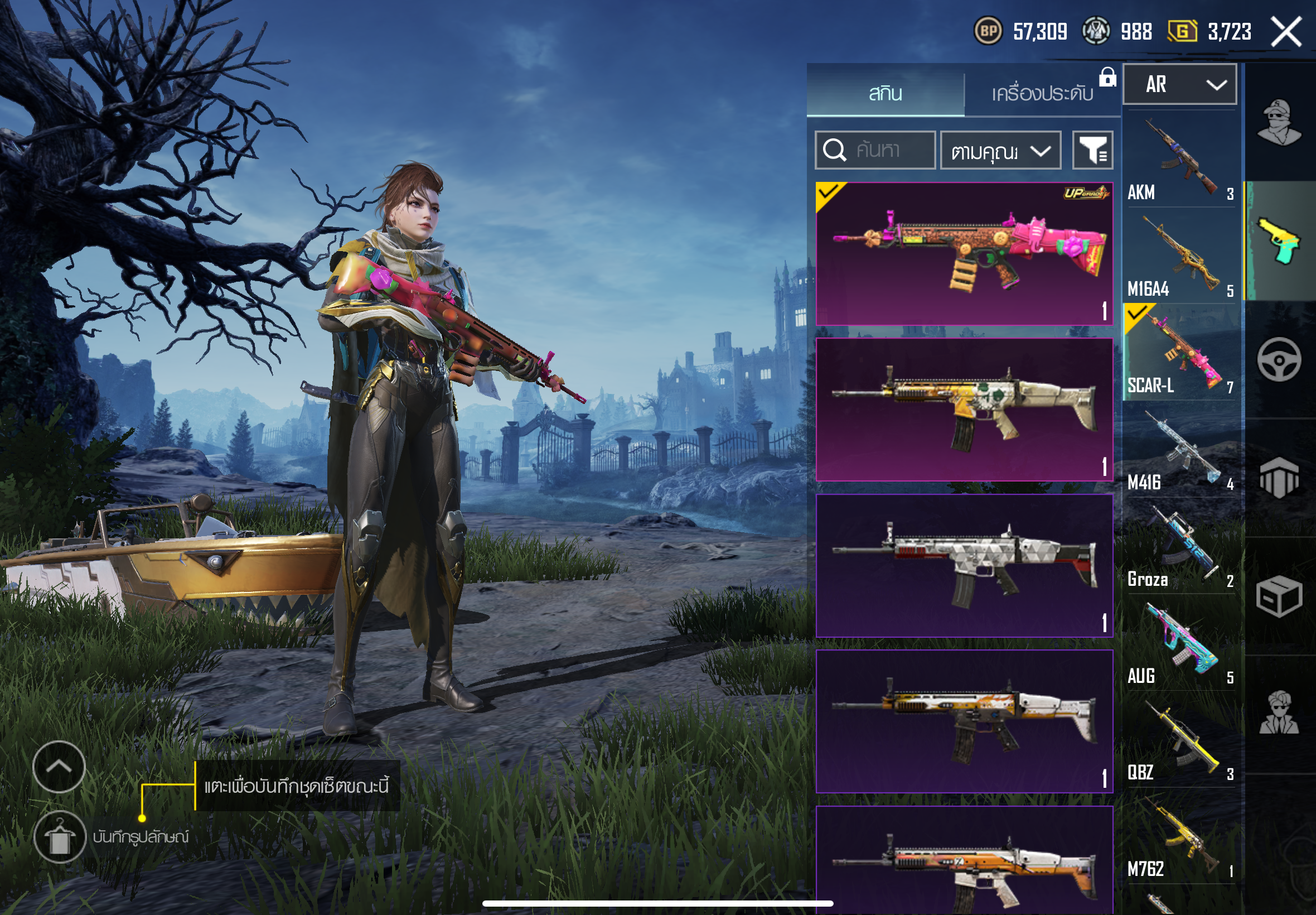Pick the white geometric SCAR-L skin
This screenshot has width=1316, height=915.
point(964,565)
